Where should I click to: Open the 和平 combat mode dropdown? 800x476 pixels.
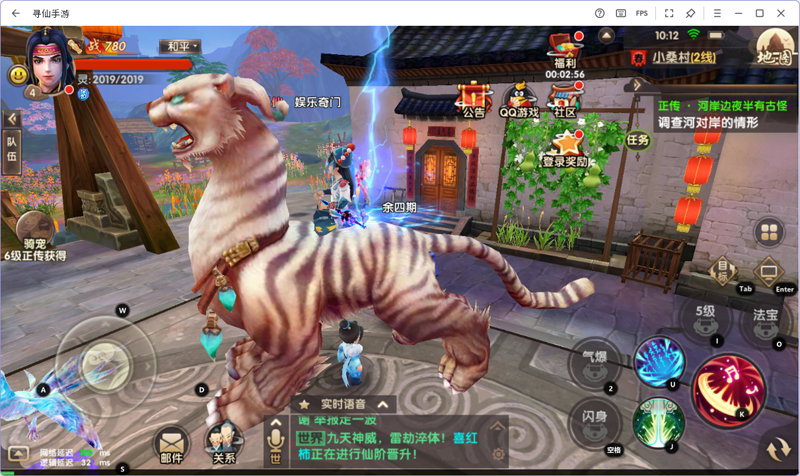[183, 47]
